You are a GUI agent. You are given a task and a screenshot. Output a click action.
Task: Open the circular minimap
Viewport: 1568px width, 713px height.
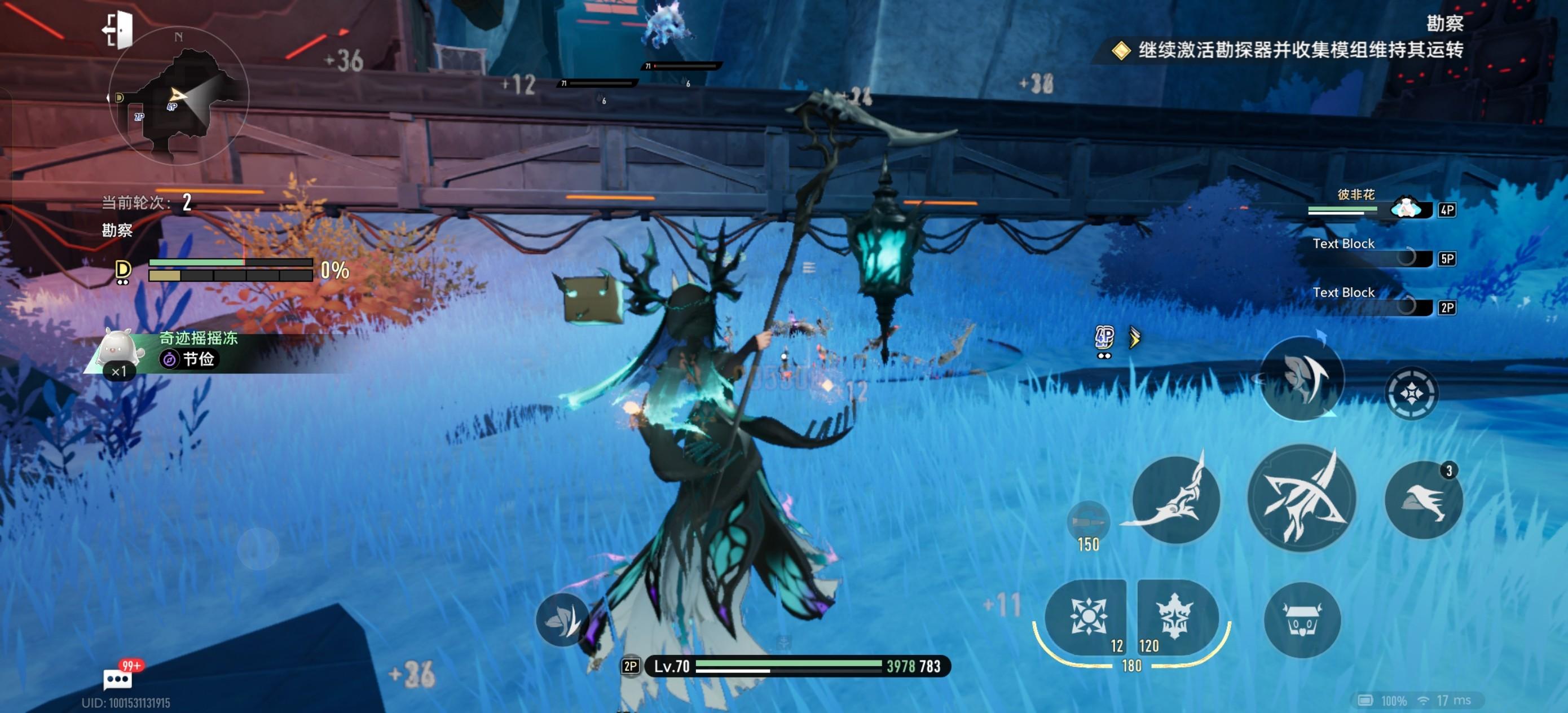[x=178, y=96]
